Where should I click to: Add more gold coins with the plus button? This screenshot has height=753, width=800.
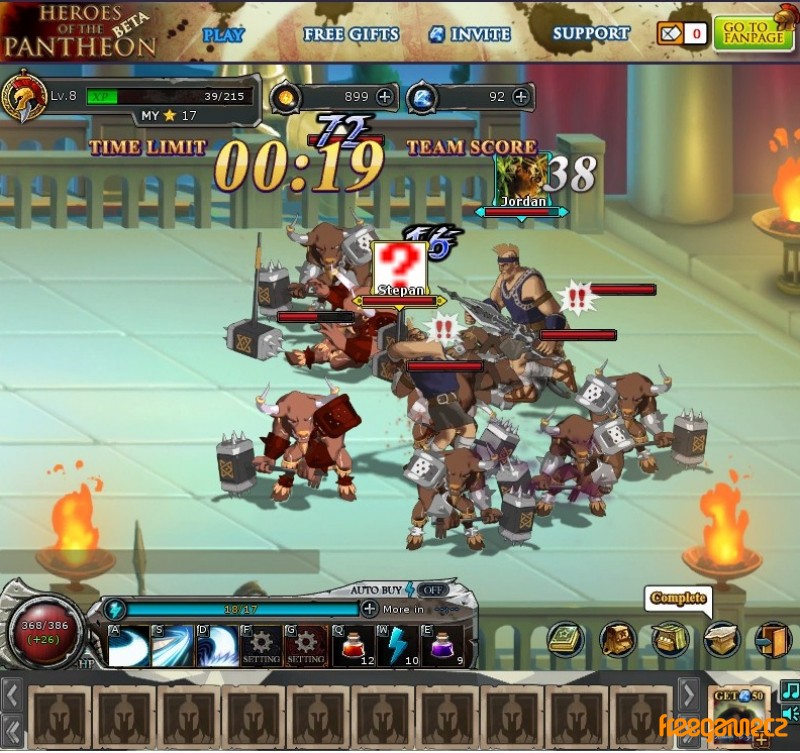point(384,97)
